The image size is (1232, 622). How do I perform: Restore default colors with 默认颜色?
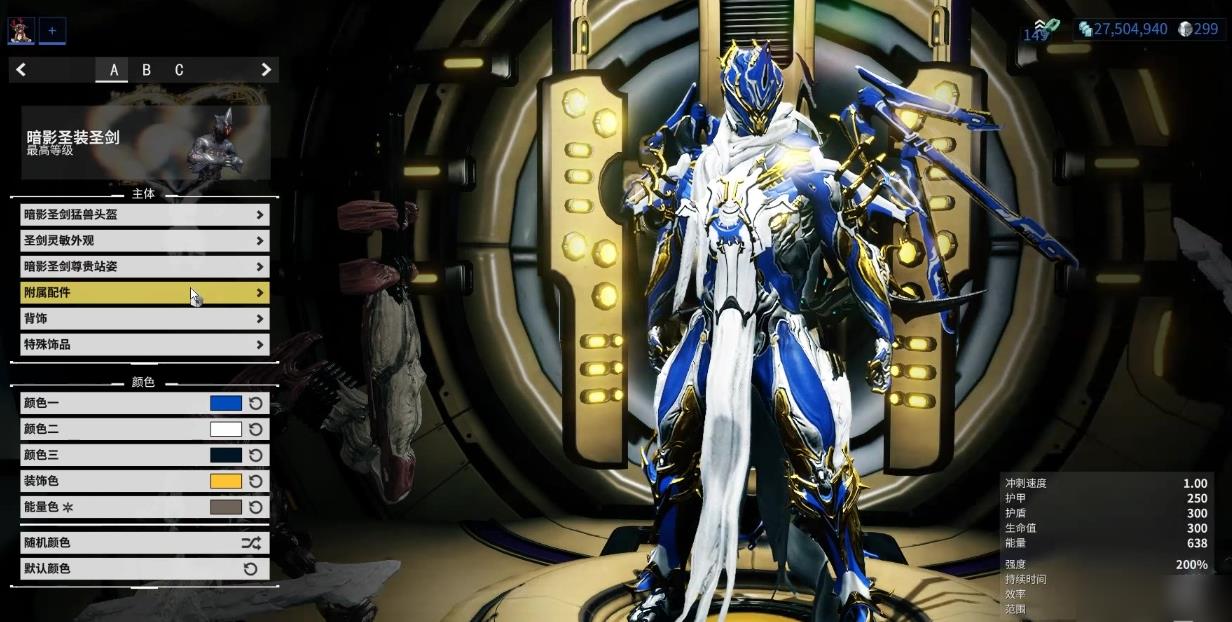click(x=144, y=568)
